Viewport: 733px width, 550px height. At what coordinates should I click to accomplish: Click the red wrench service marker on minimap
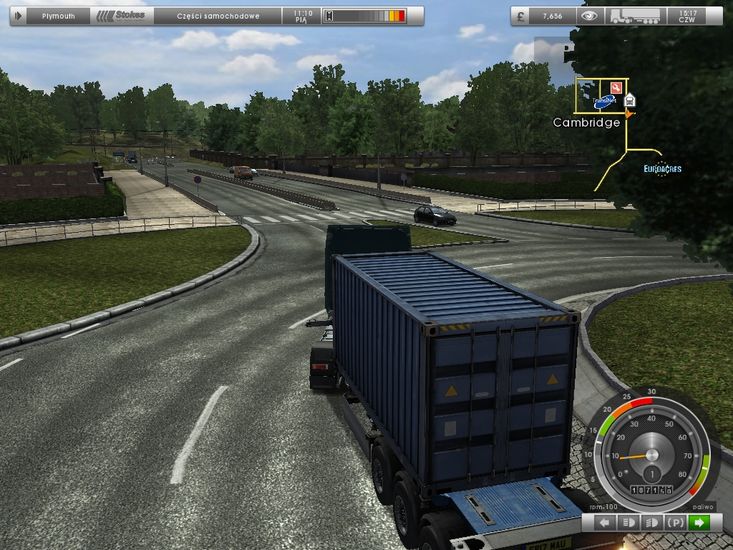[614, 87]
